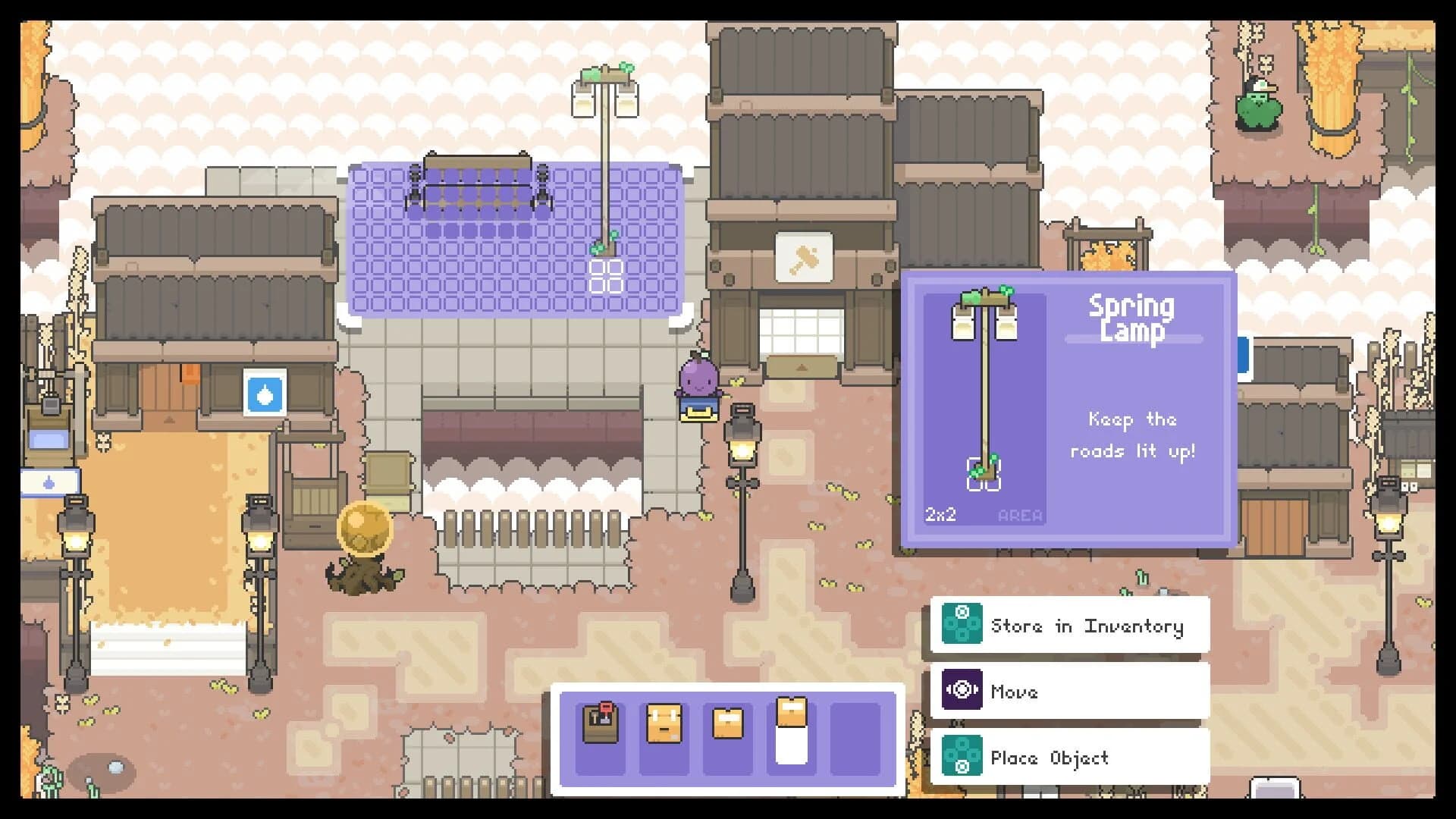Image resolution: width=1456 pixels, height=819 pixels.
Task: Click the 2x2 AREA label in the Spring Lamp panel
Action: 981,513
